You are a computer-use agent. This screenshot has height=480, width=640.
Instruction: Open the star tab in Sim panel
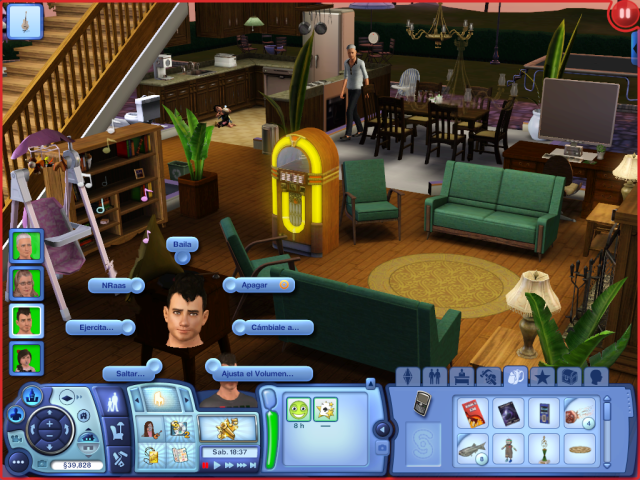(543, 377)
